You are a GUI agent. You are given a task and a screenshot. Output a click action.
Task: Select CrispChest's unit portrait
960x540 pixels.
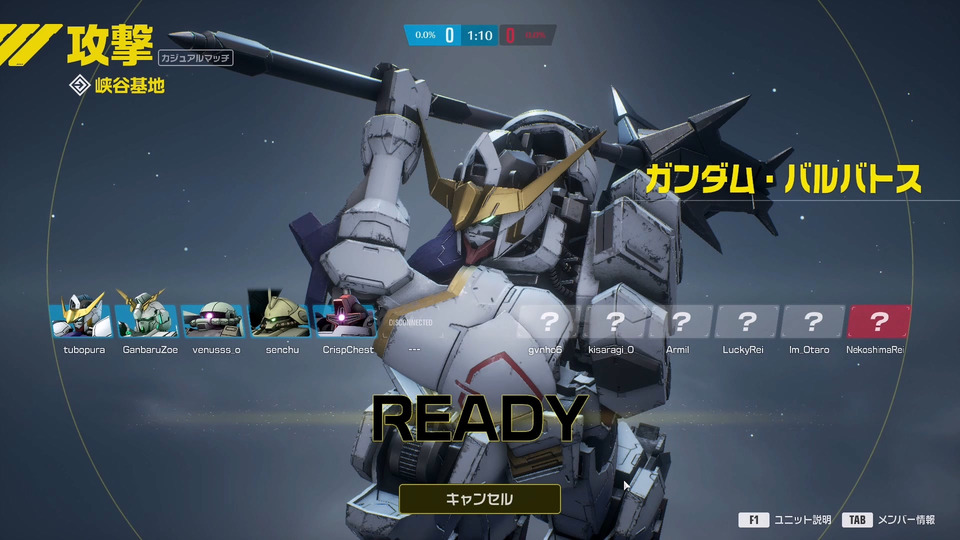[345, 320]
